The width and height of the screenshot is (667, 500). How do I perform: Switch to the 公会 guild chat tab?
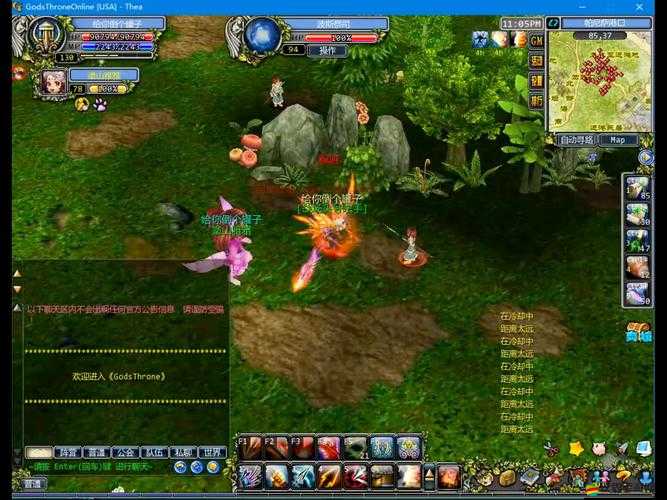coord(124,452)
